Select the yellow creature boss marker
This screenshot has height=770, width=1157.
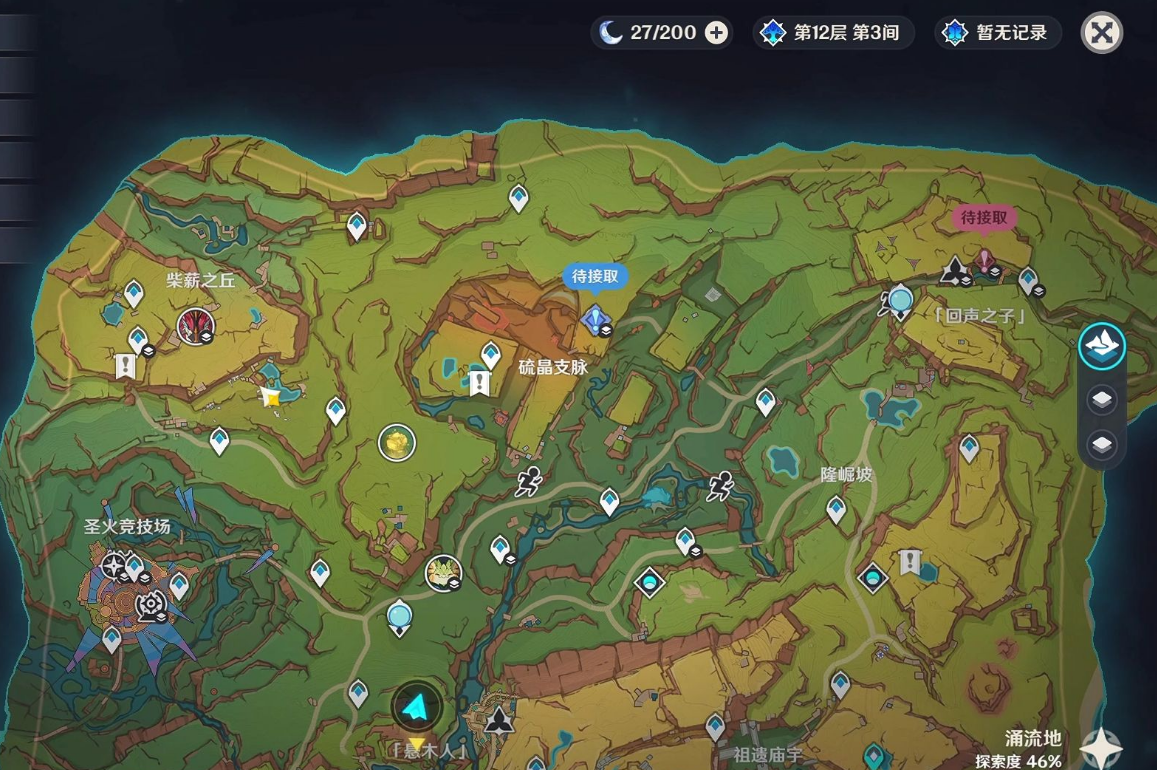point(441,573)
